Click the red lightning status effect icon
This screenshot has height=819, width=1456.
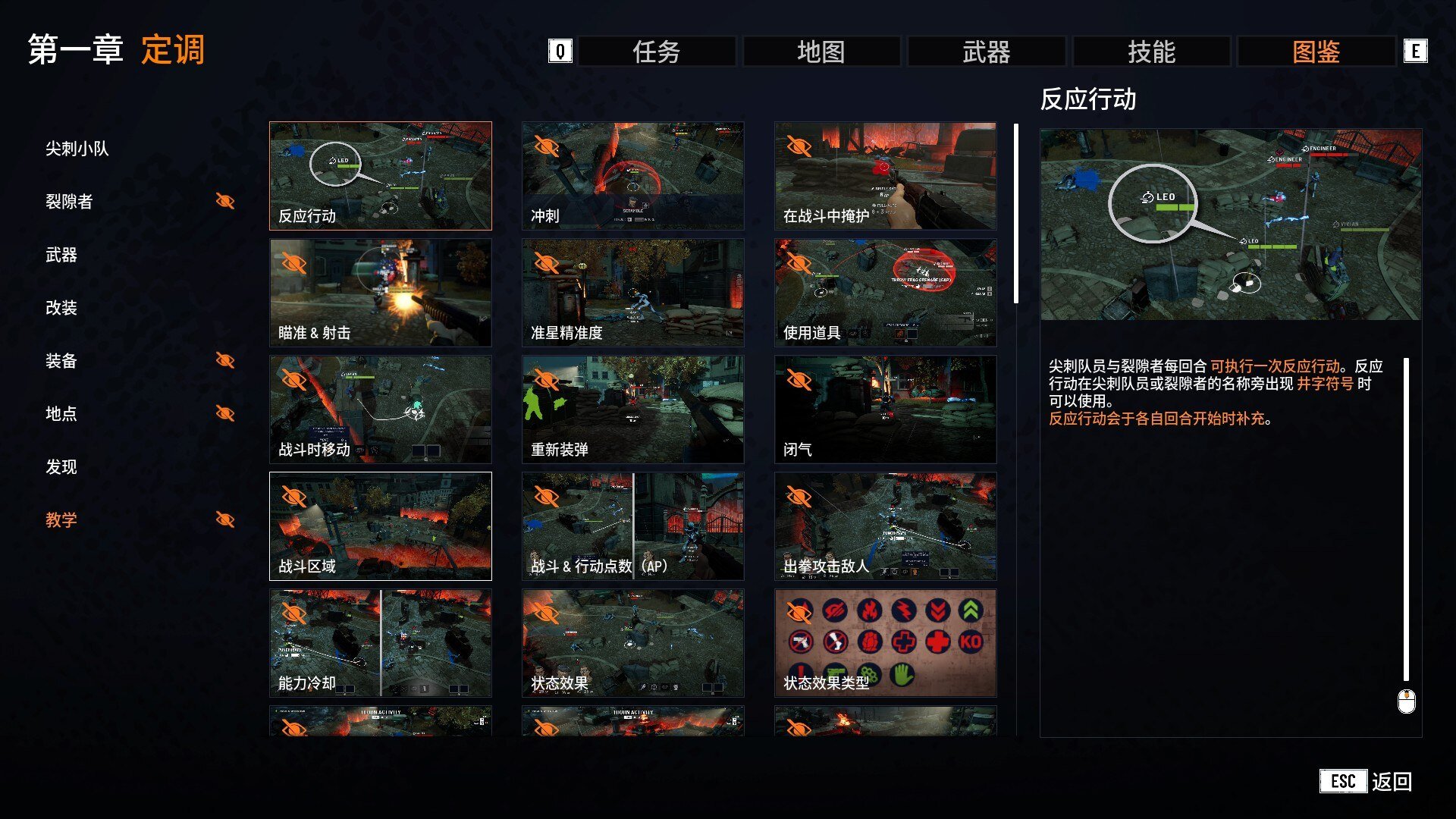[x=904, y=610]
